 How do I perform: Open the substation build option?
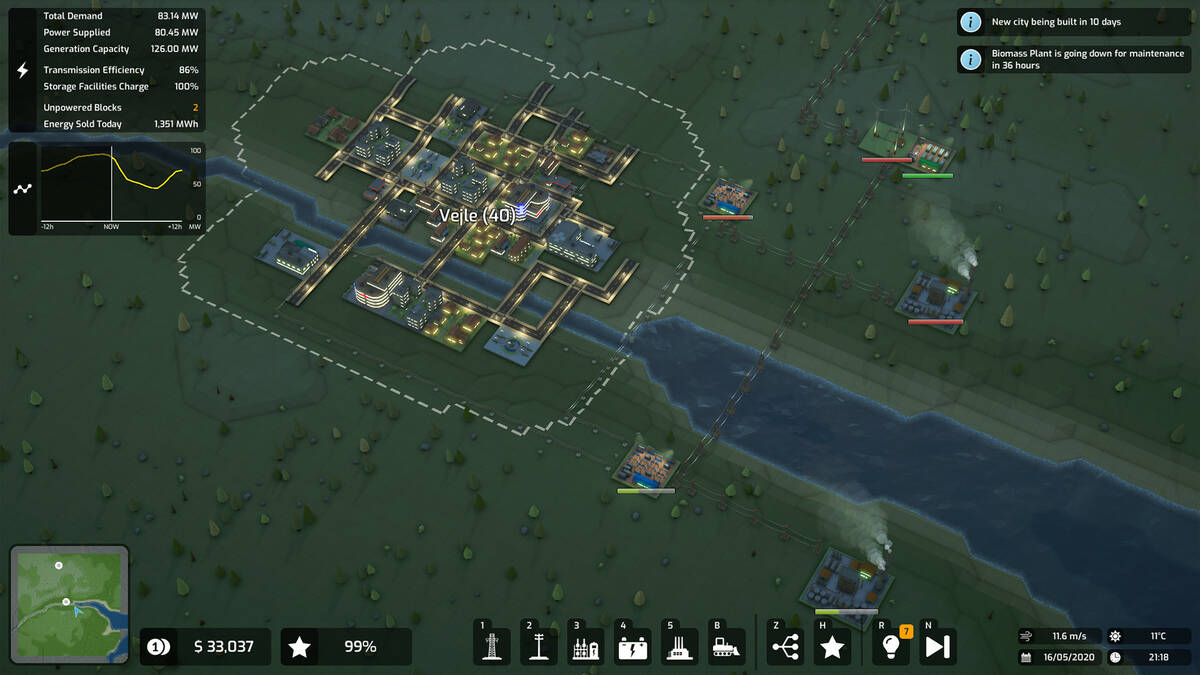point(585,646)
